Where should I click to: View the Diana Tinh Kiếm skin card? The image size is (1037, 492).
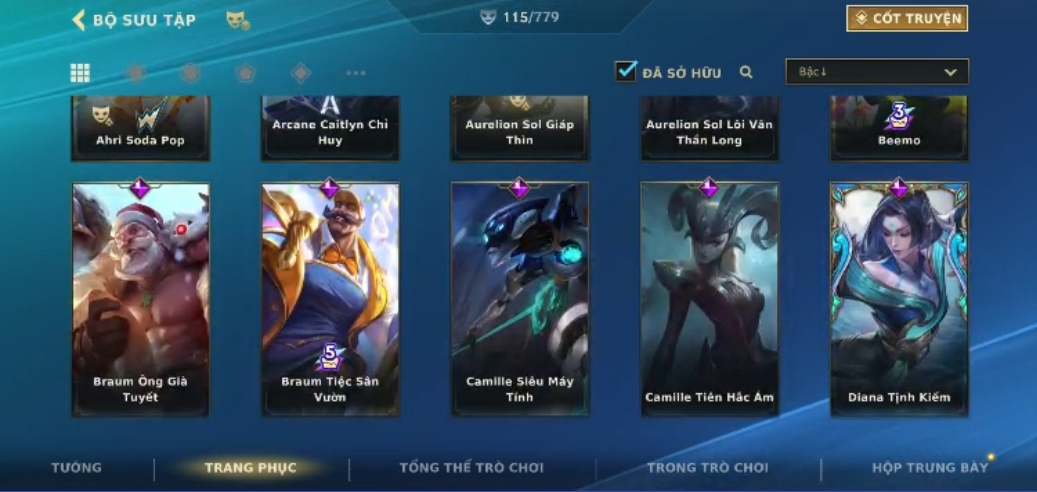coord(899,298)
